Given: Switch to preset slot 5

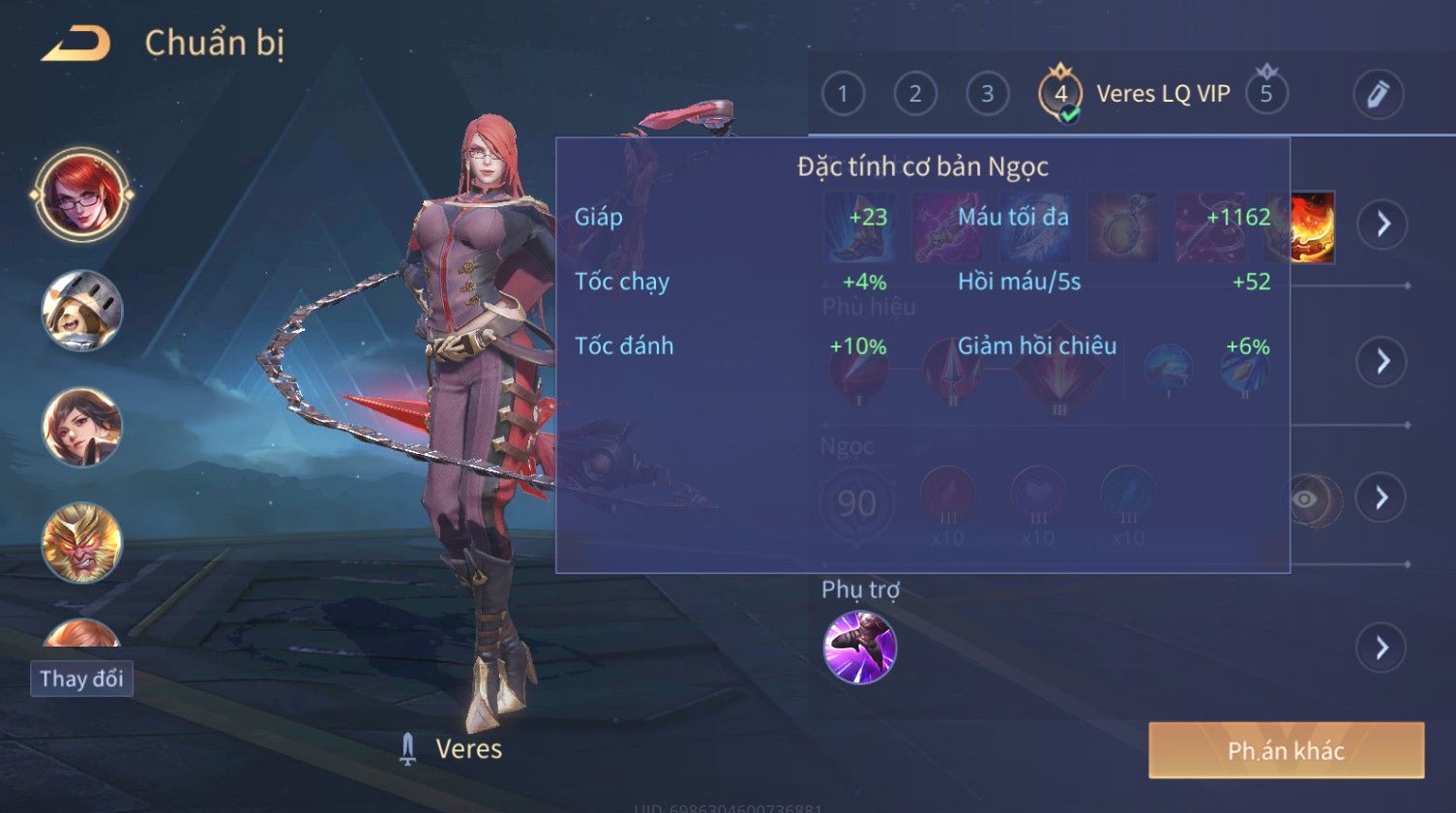Looking at the screenshot, I should click(1266, 94).
